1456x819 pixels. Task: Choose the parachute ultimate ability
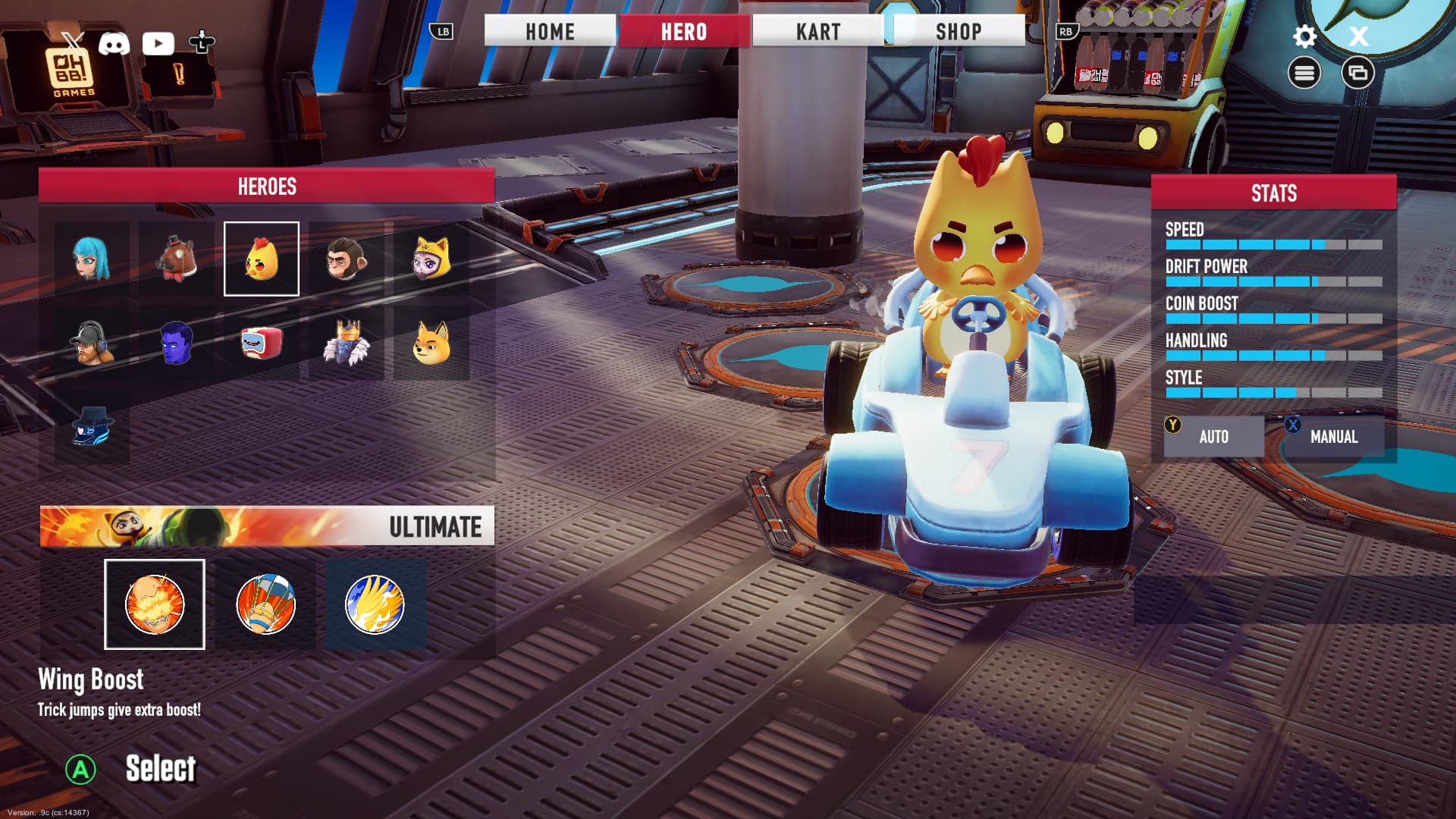265,604
